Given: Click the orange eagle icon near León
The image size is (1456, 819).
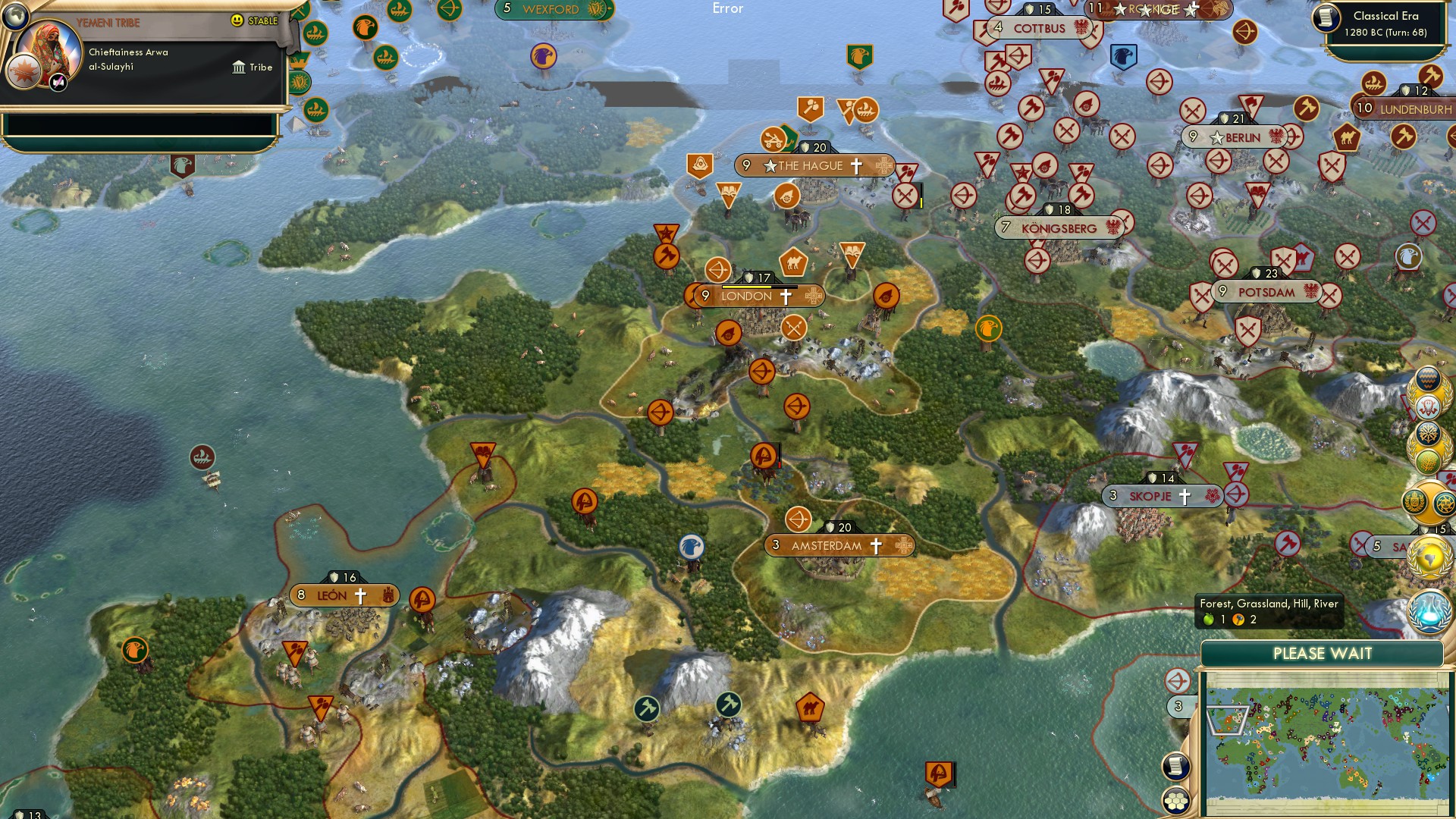Looking at the screenshot, I should tap(135, 650).
